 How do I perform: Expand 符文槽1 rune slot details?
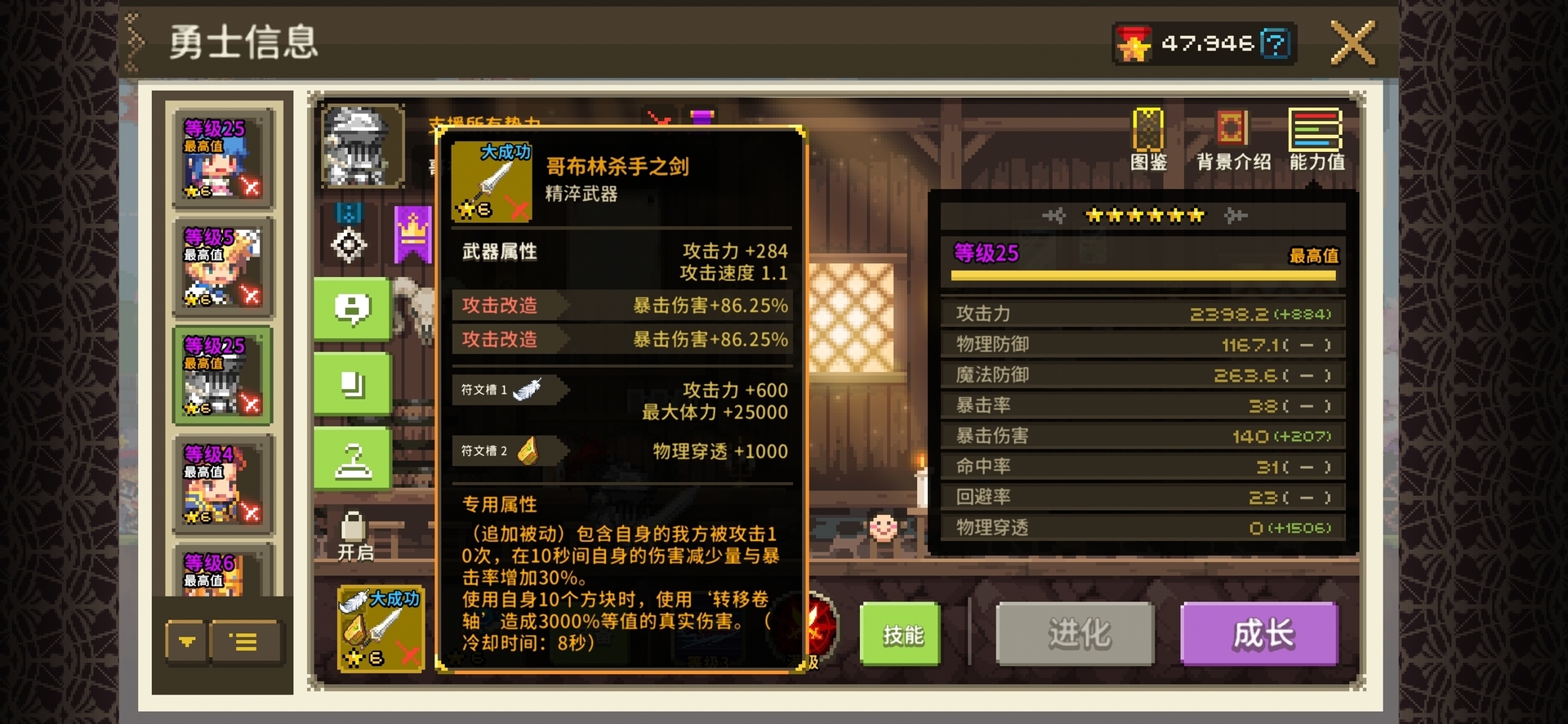508,391
